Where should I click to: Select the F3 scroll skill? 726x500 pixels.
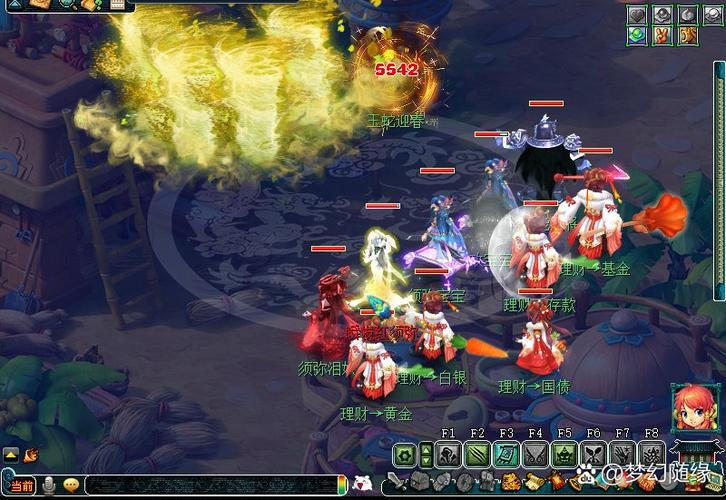506,455
